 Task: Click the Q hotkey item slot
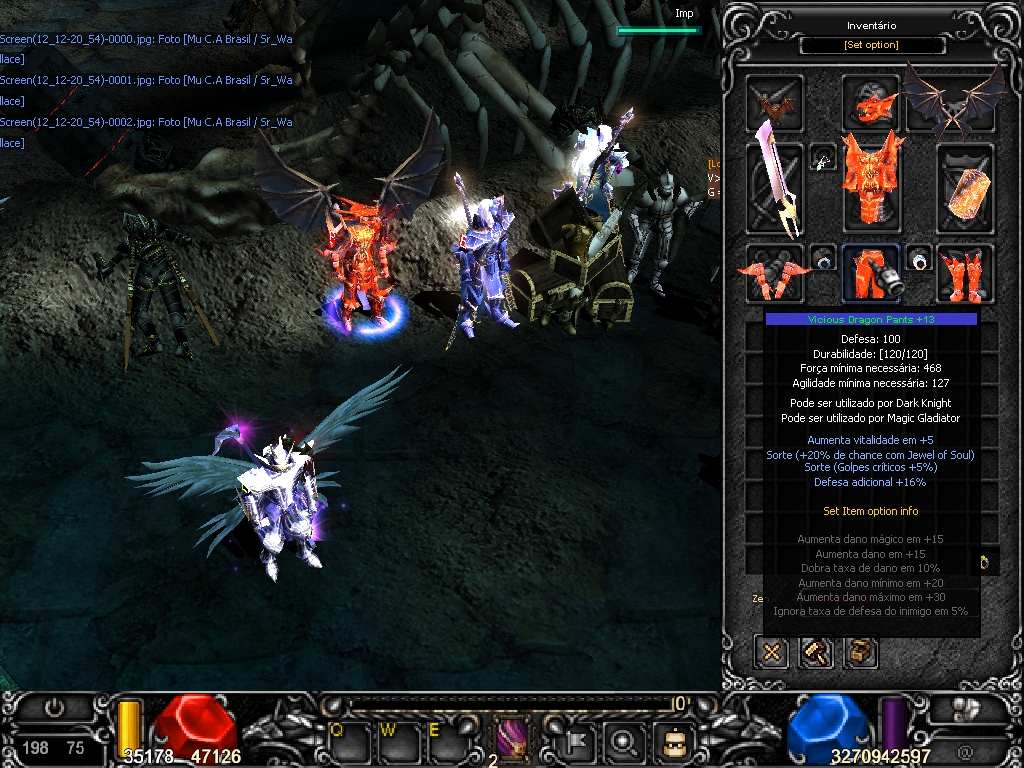coord(343,740)
